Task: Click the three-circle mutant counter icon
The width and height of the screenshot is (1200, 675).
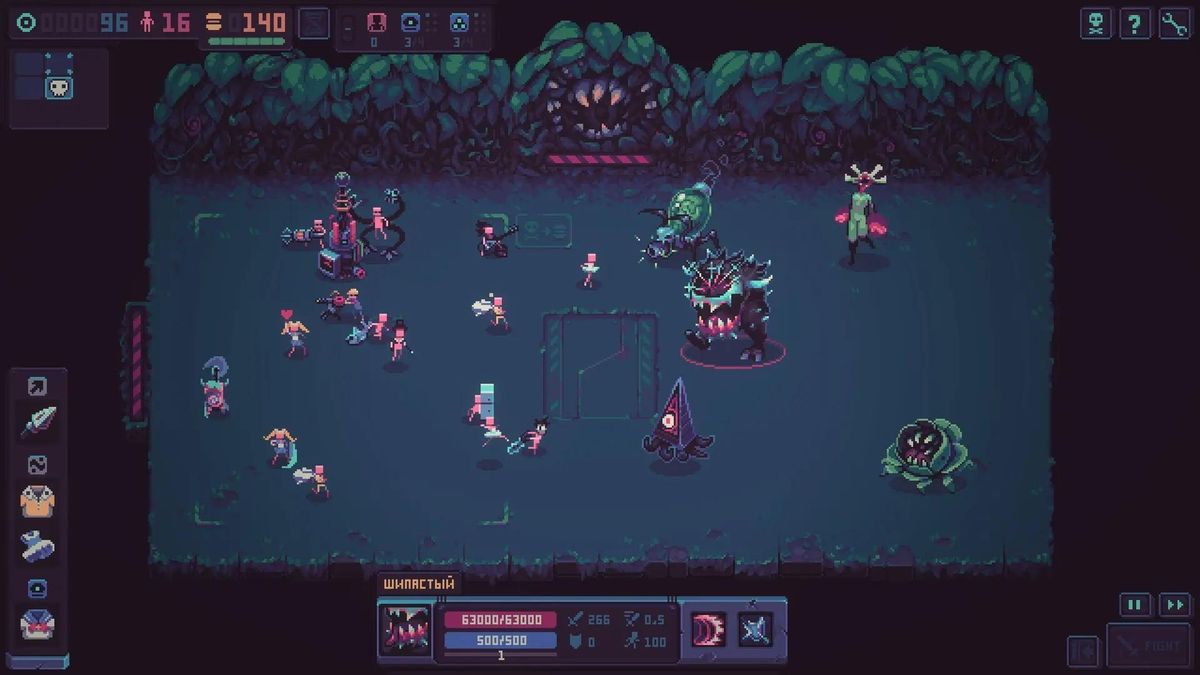Action: point(459,23)
